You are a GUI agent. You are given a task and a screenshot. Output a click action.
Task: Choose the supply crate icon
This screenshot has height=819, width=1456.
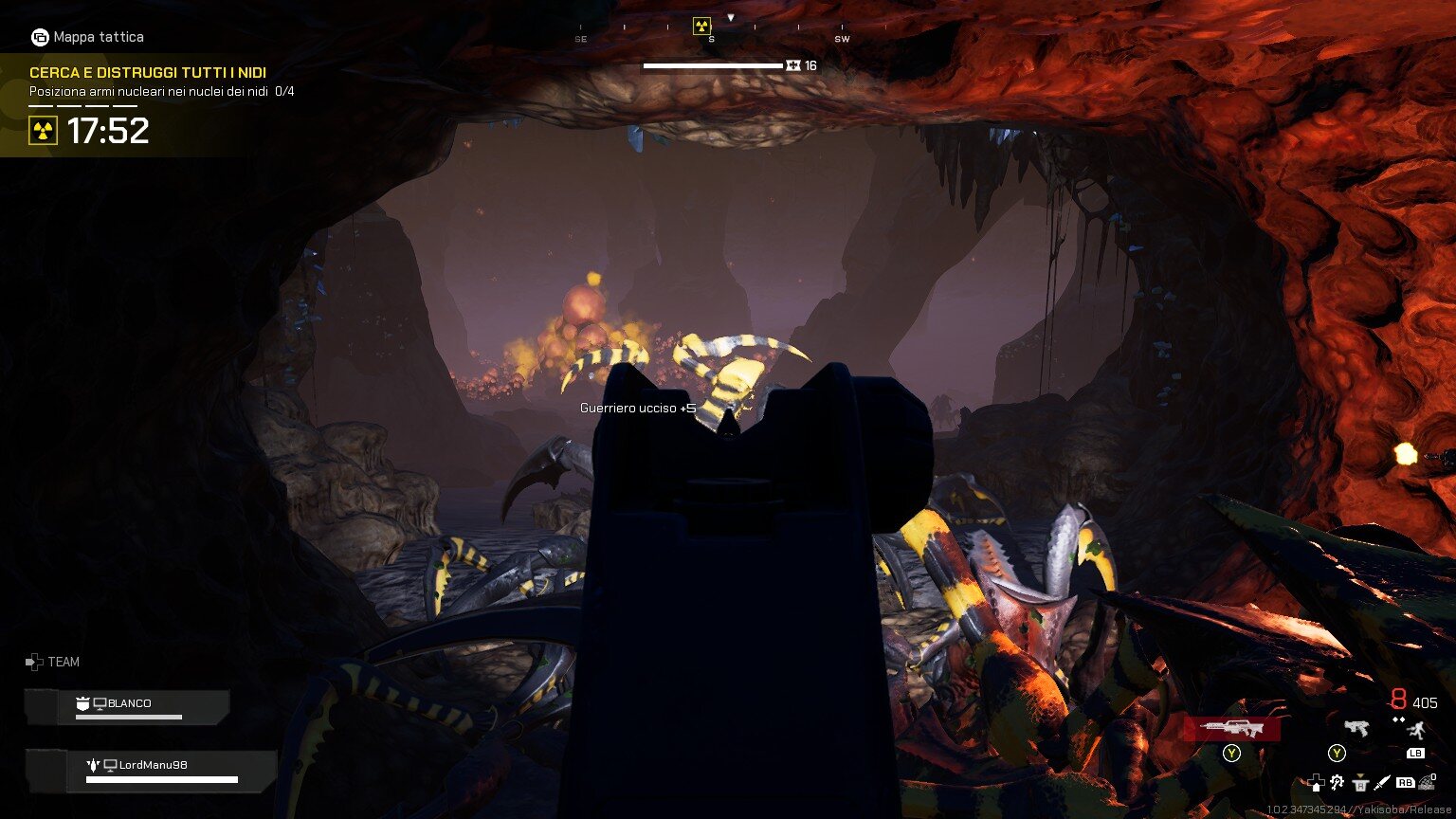[x=1360, y=783]
